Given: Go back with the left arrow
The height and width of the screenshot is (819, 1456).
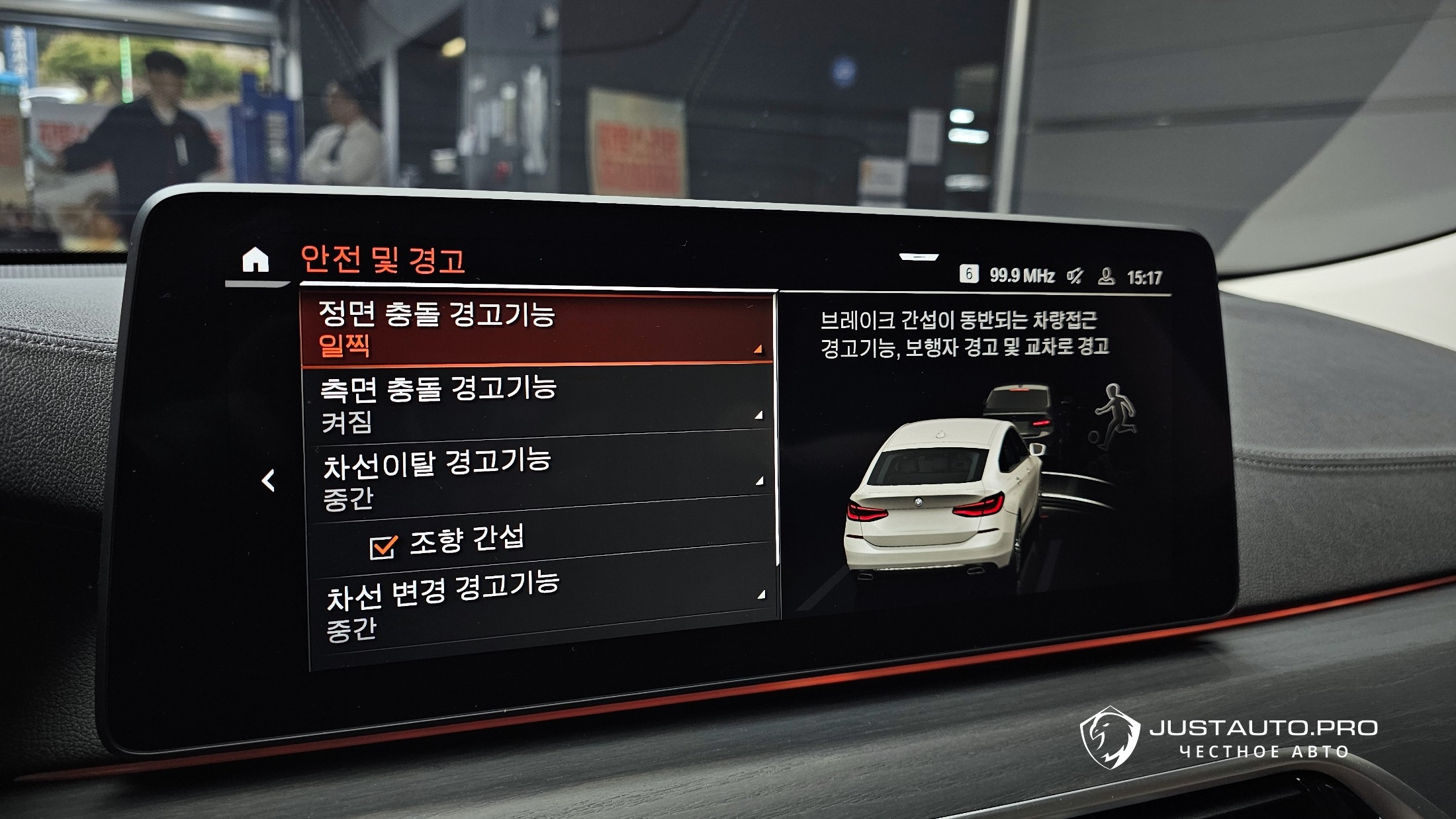Looking at the screenshot, I should (268, 481).
